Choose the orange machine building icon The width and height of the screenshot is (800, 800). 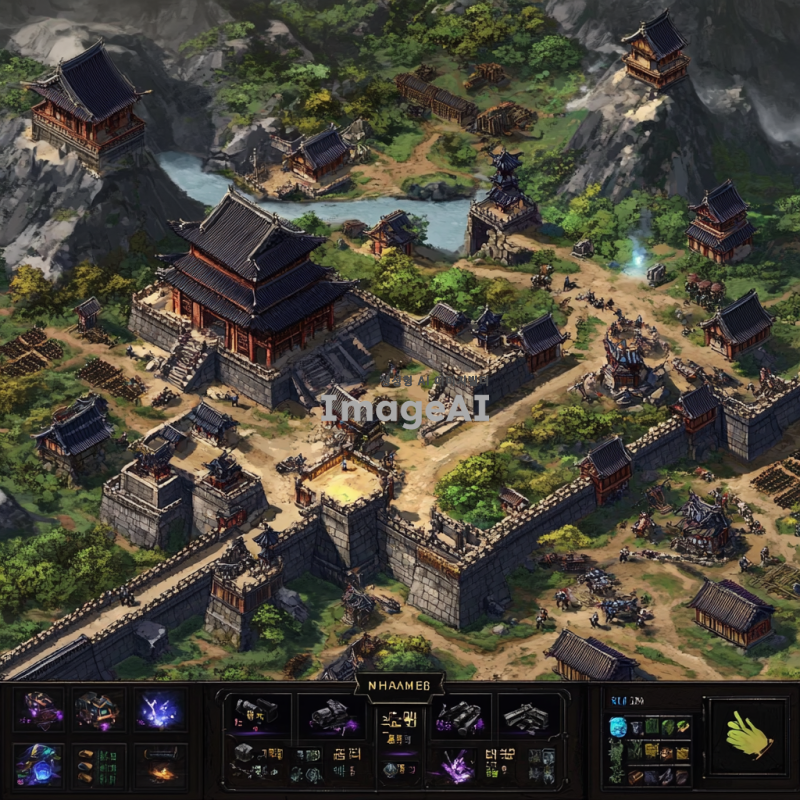99,711
